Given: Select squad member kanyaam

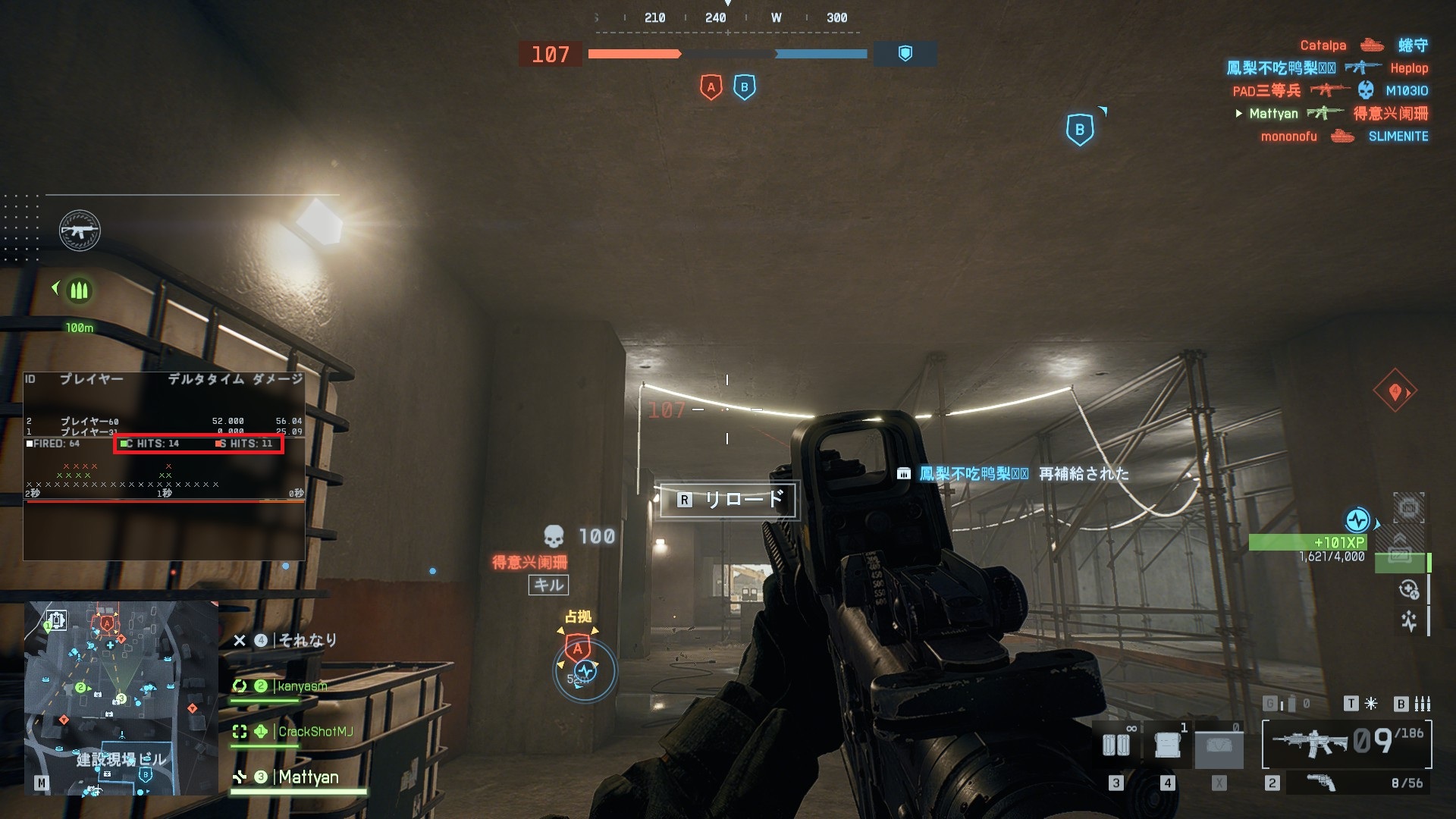Looking at the screenshot, I should tap(302, 686).
